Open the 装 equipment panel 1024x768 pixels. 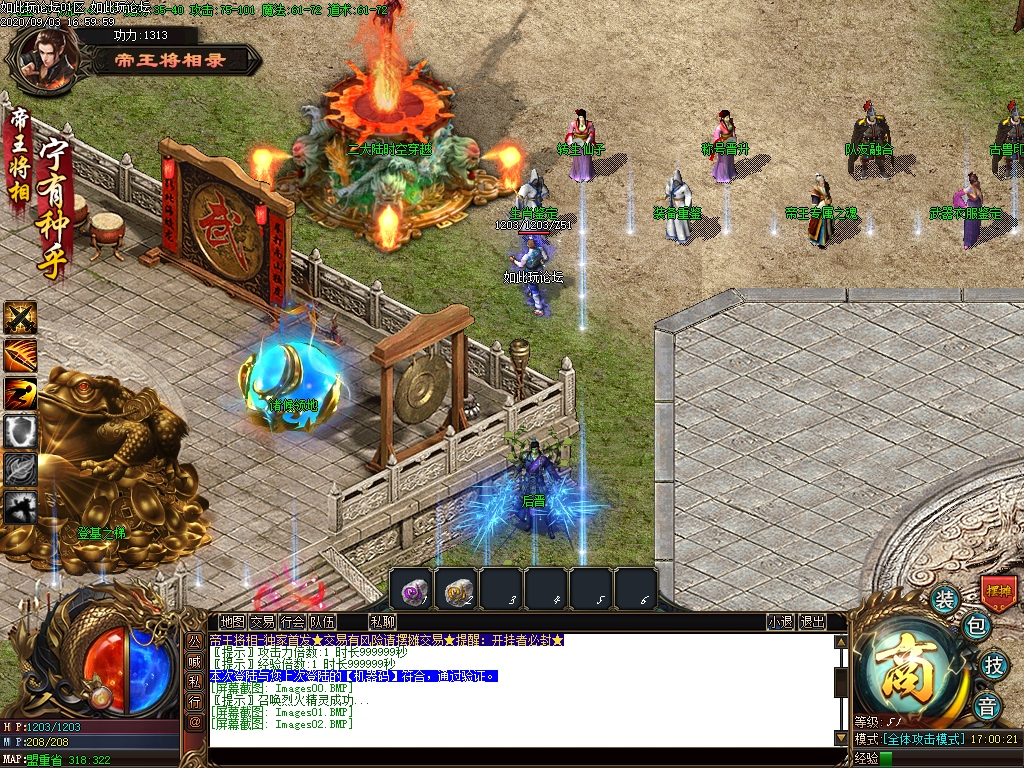point(944,600)
